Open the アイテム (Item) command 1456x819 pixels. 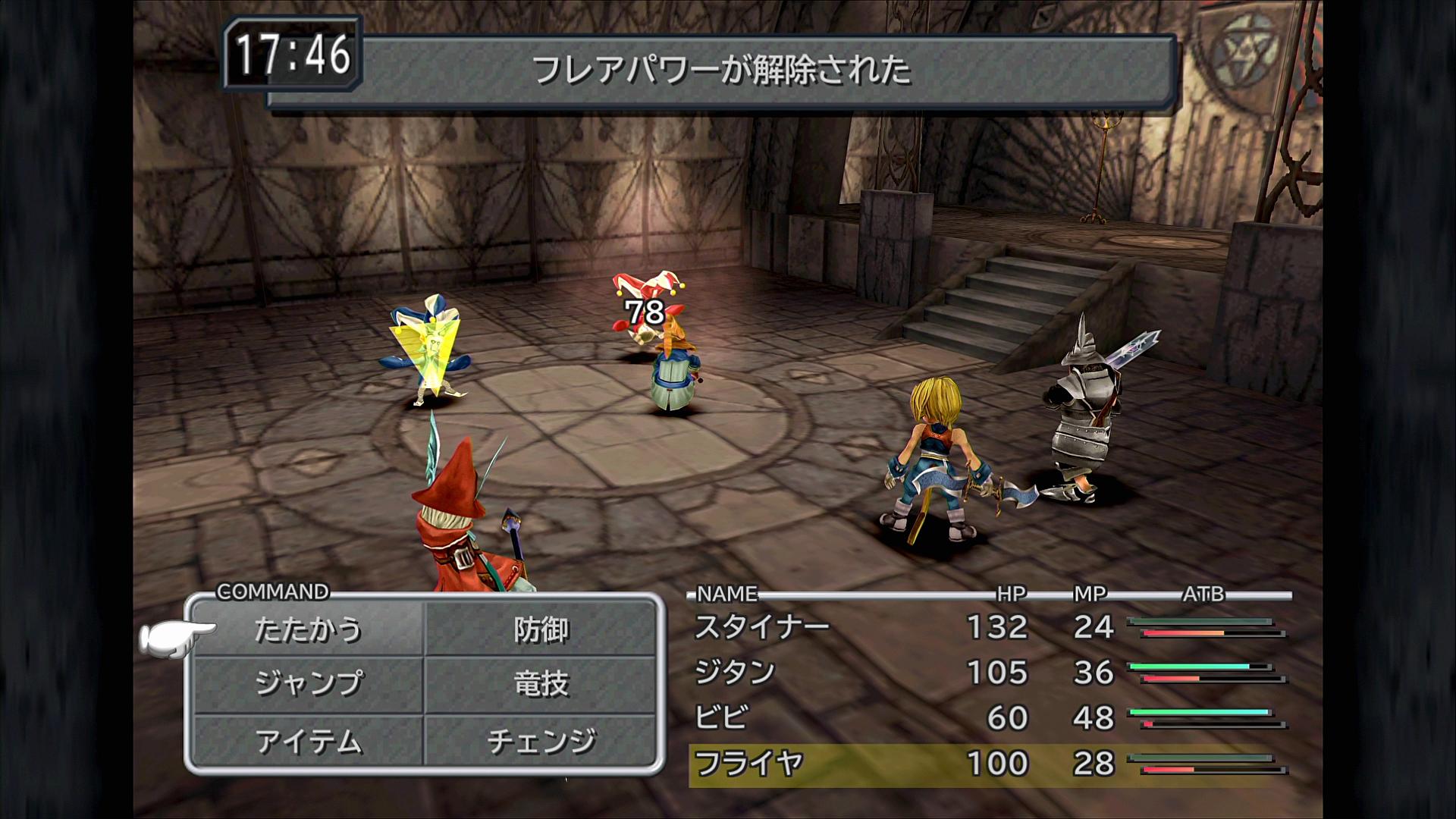(x=308, y=741)
